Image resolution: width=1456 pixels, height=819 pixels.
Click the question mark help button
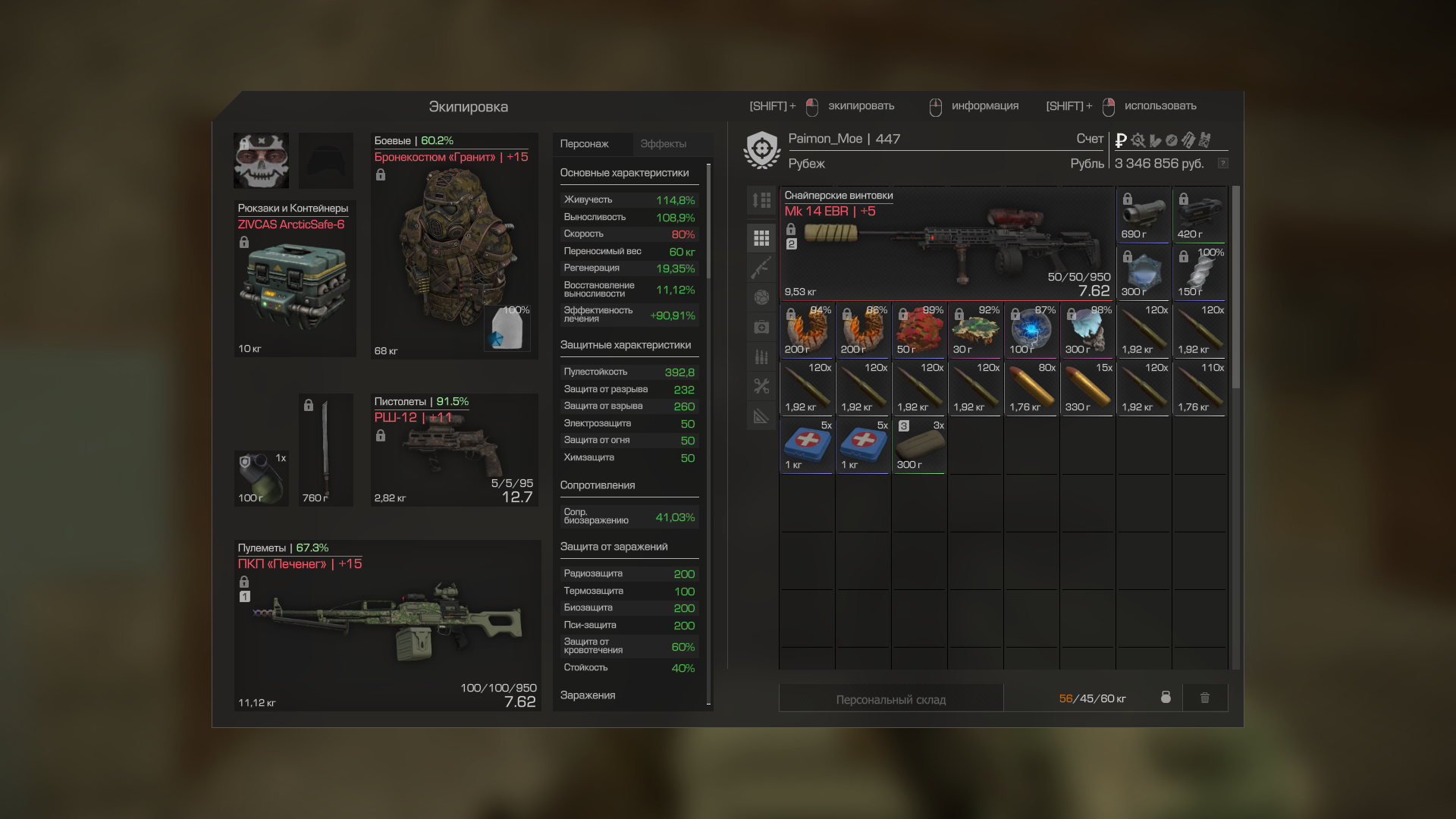(1222, 164)
